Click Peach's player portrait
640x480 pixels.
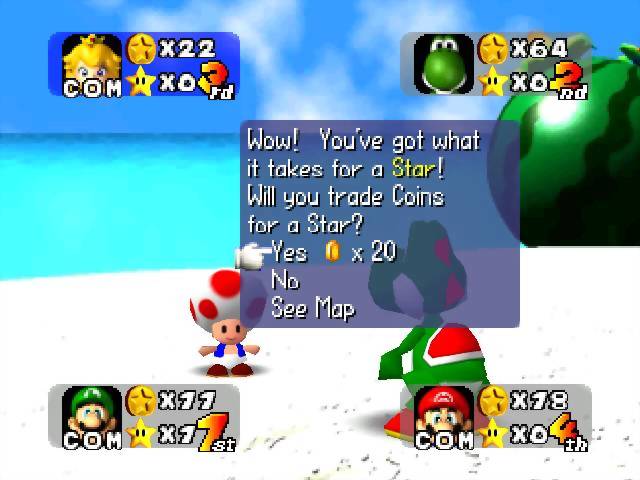coord(92,62)
